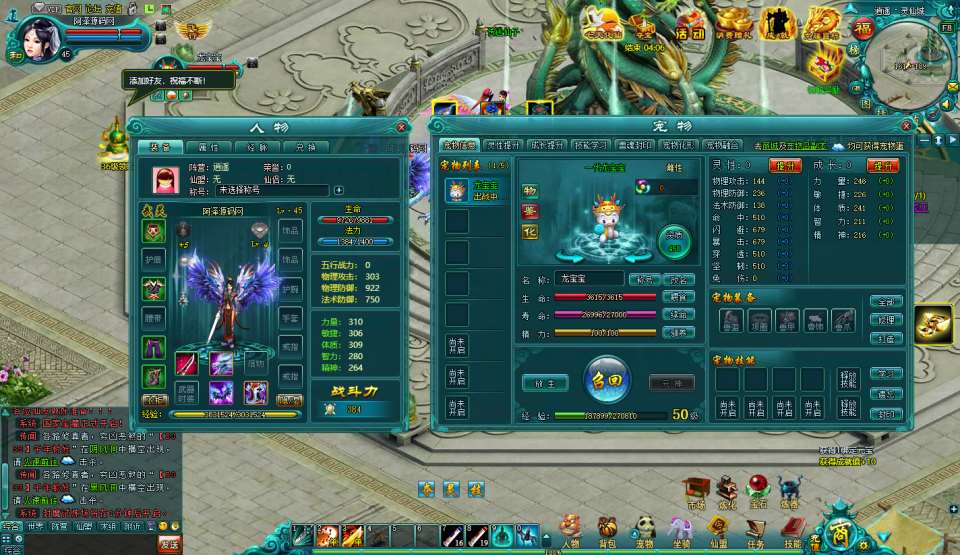Screen dimensions: 960x555
Task: Click the red 提升 button beside 灵性
Action: 785,165
